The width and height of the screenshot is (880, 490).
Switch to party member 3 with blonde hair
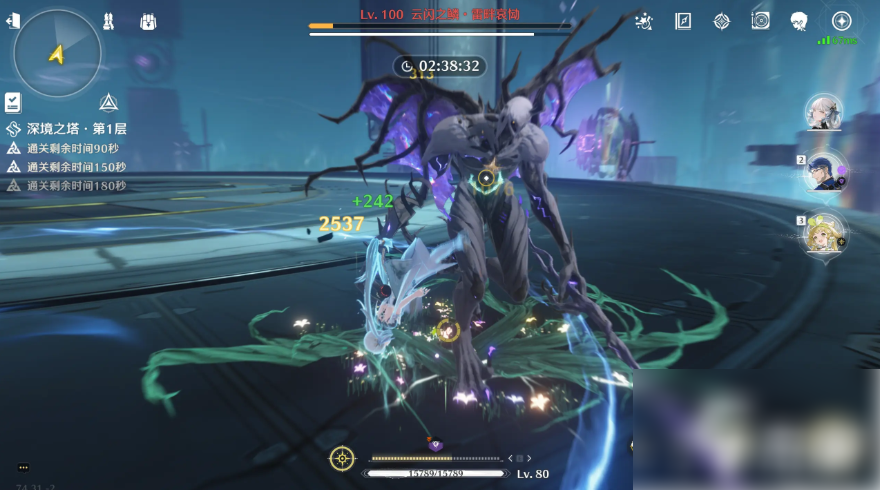(824, 233)
